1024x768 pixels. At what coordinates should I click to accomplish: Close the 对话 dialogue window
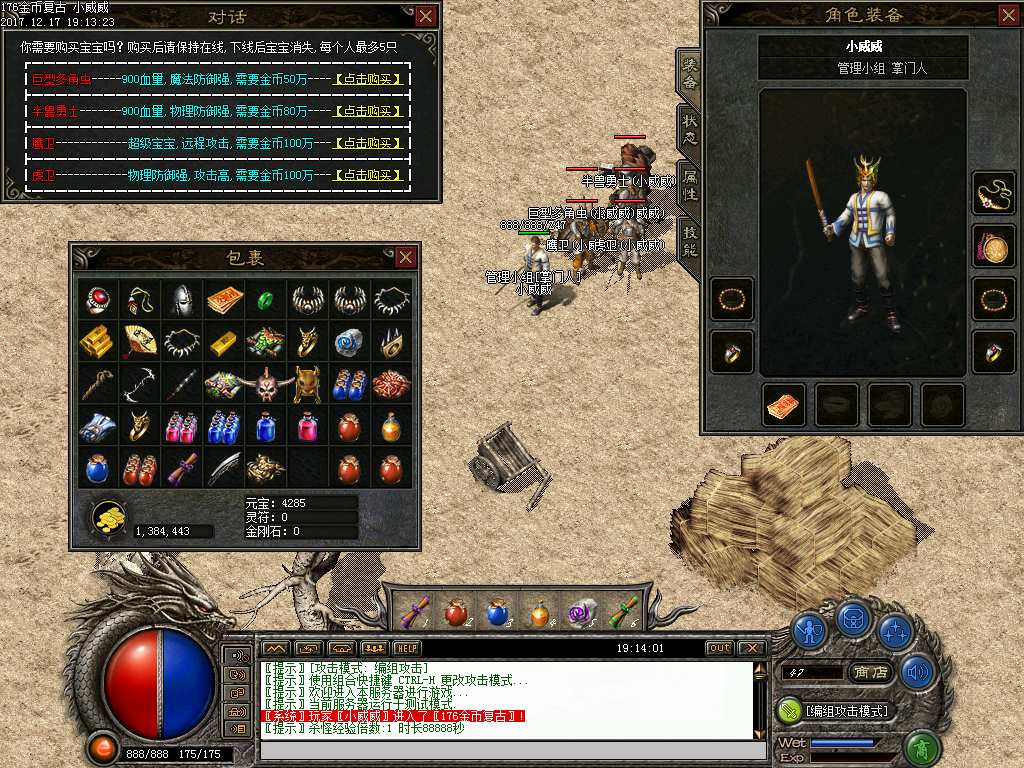(426, 16)
